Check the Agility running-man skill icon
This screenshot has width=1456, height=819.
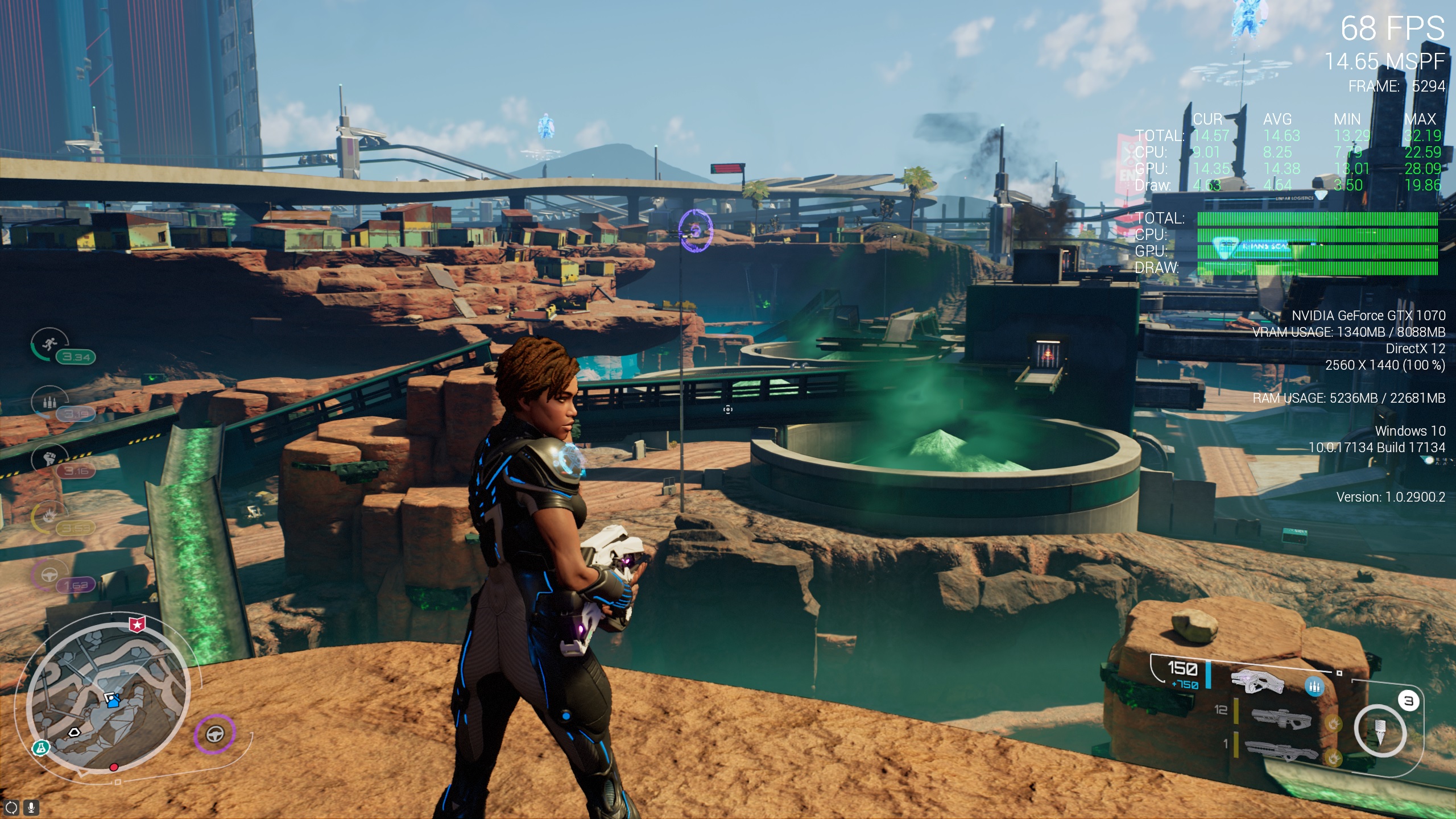[49, 344]
